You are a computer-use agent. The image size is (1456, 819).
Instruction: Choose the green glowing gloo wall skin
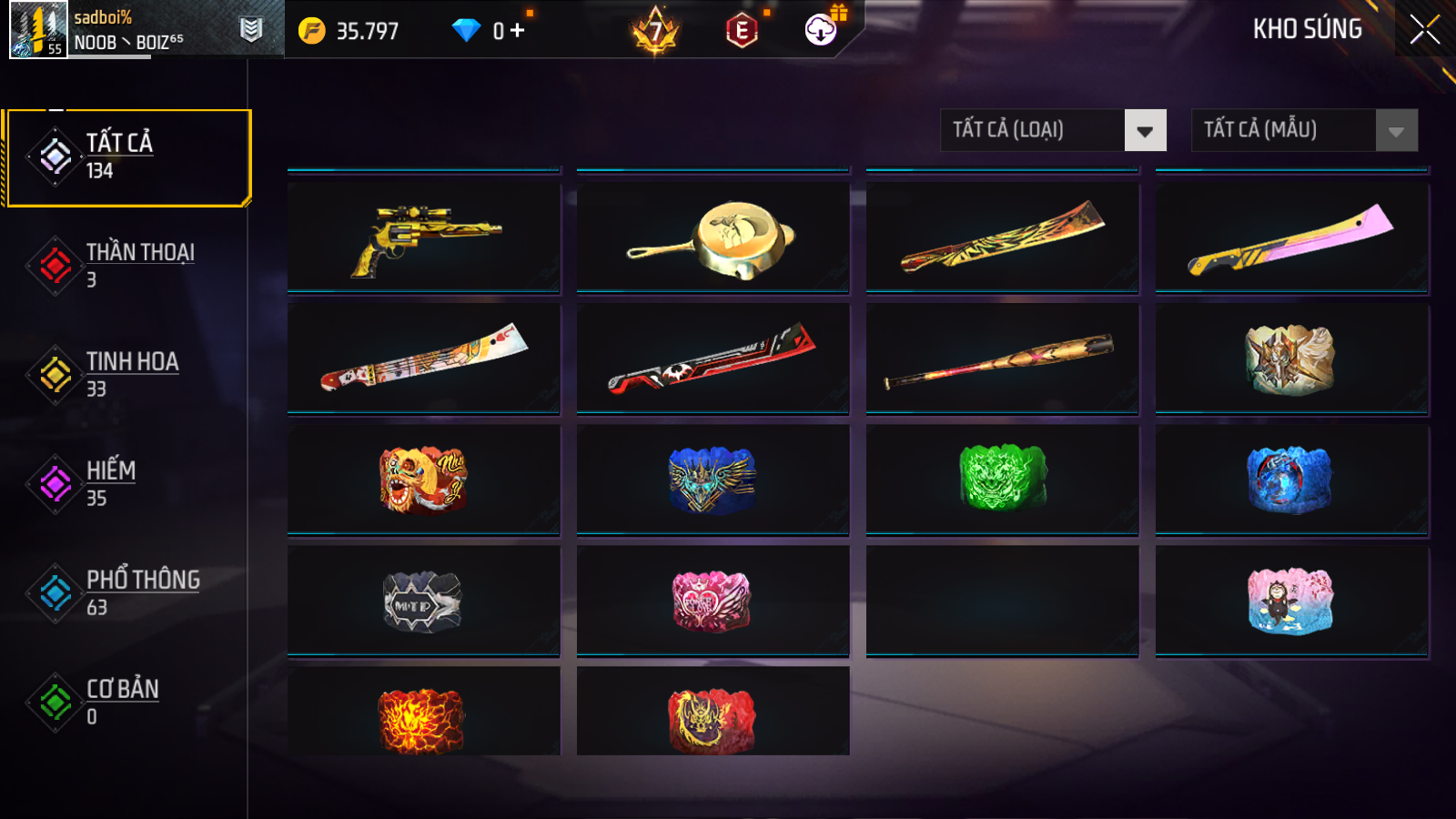(1002, 479)
